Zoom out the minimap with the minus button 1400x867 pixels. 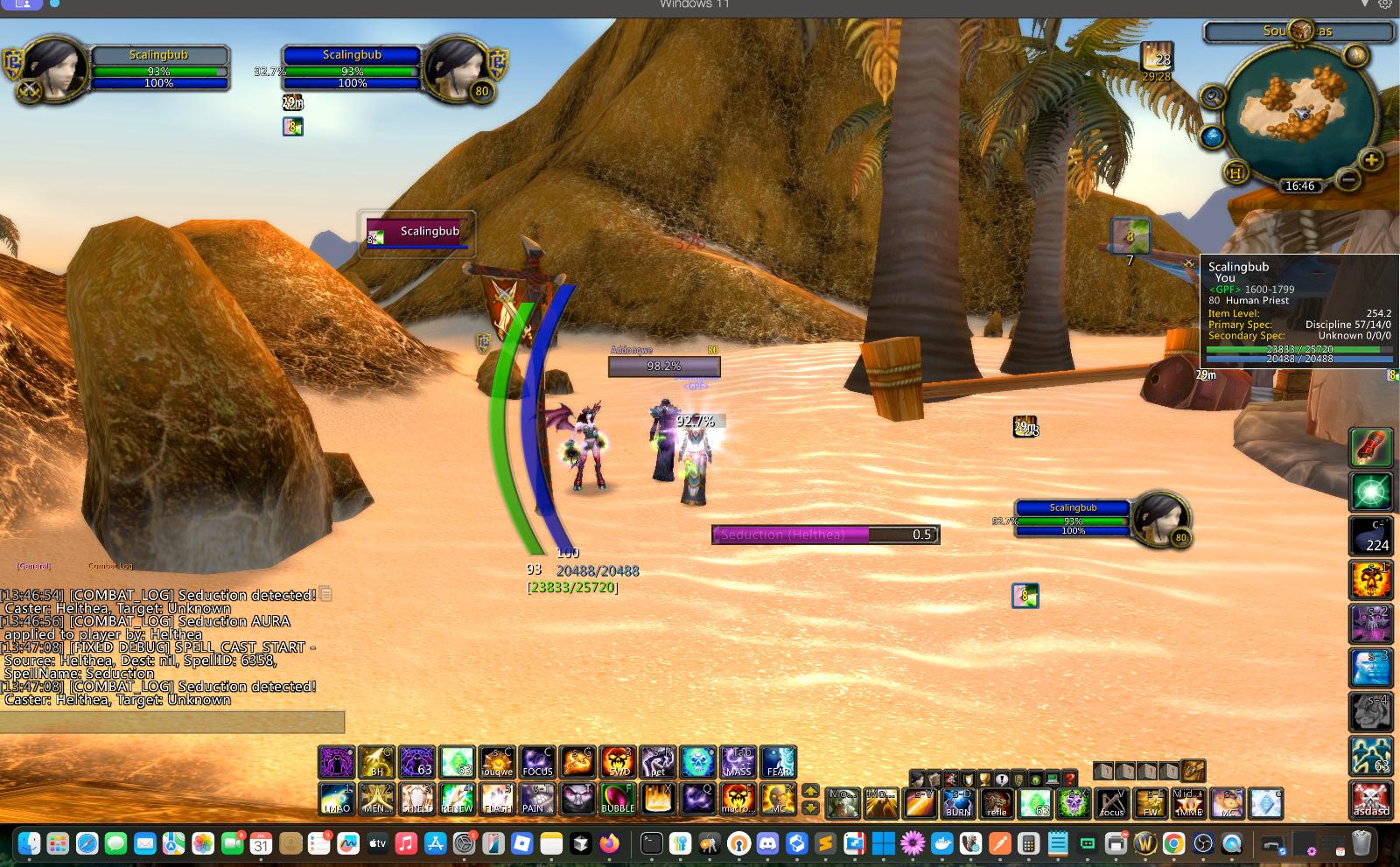pyautogui.click(x=1348, y=179)
